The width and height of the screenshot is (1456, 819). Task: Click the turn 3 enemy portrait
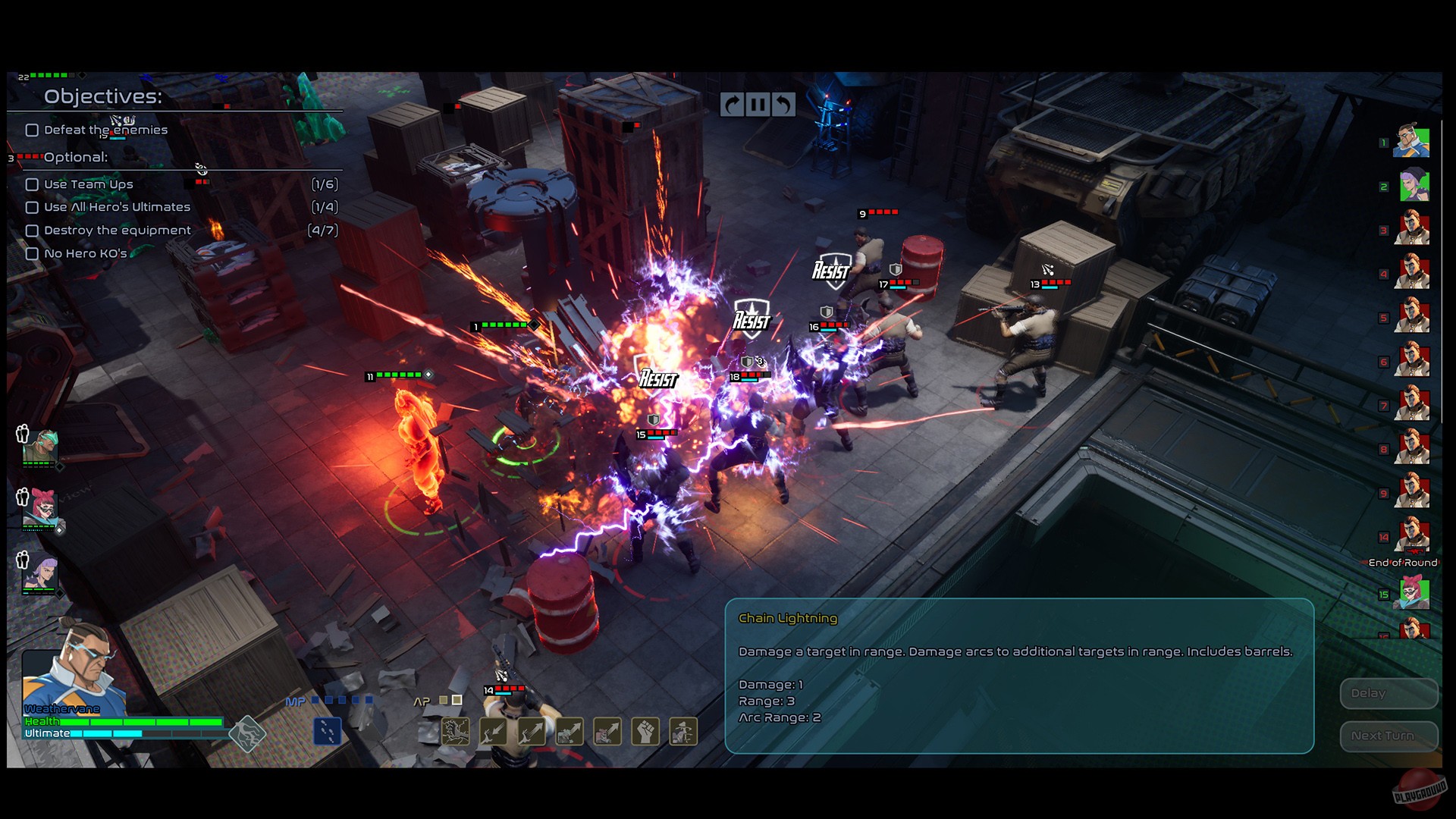pyautogui.click(x=1413, y=229)
